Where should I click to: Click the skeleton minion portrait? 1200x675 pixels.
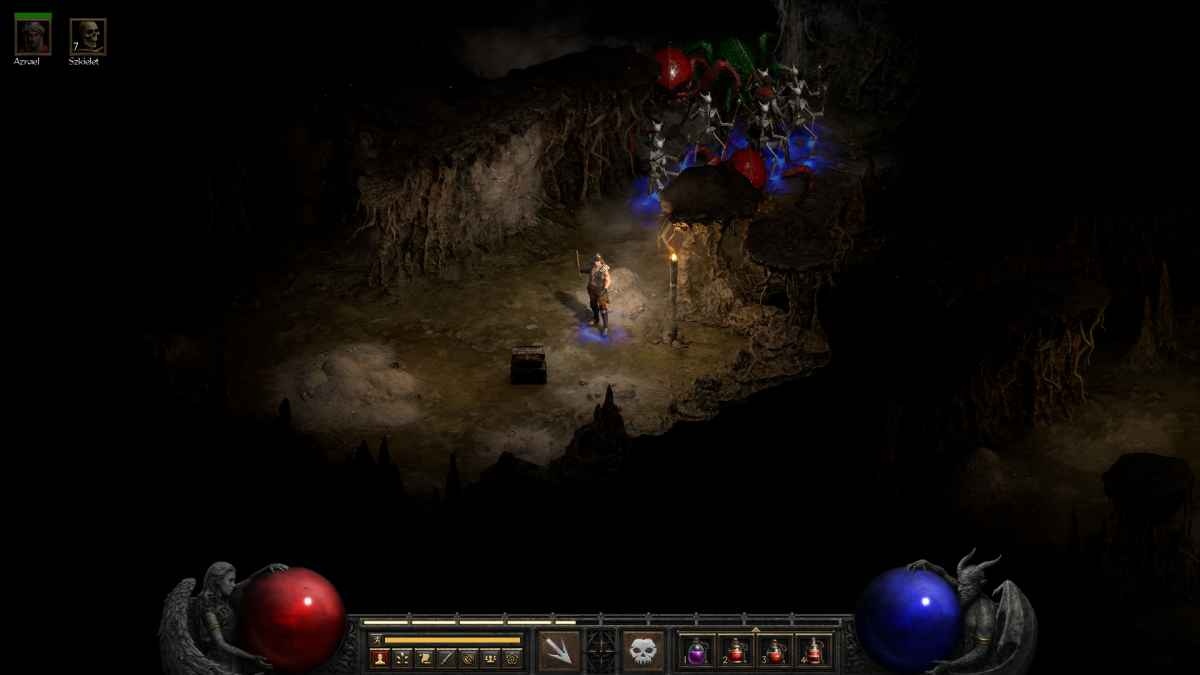click(x=88, y=36)
